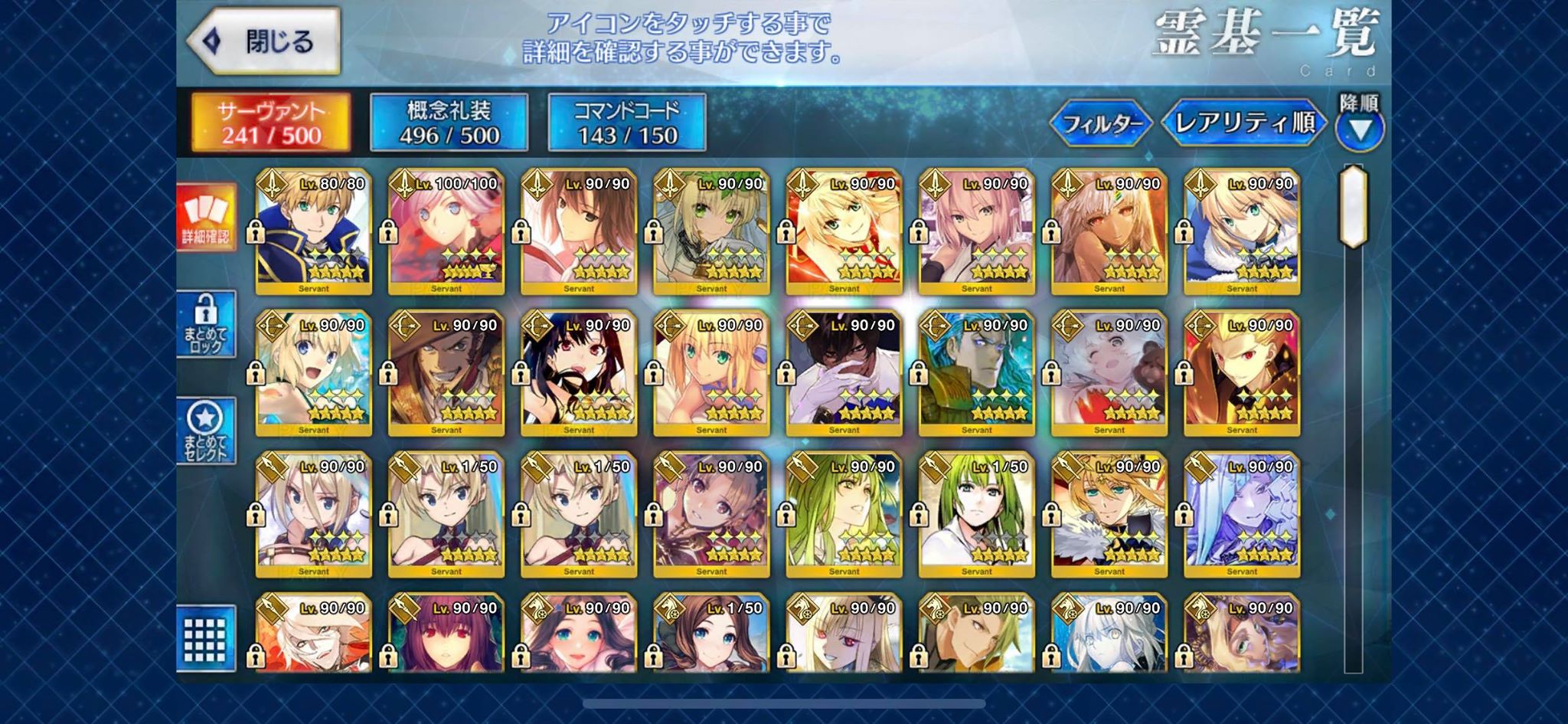This screenshot has height=724, width=1568.
Task: Pick the teal-haired Archer servant card
Action: [x=976, y=372]
